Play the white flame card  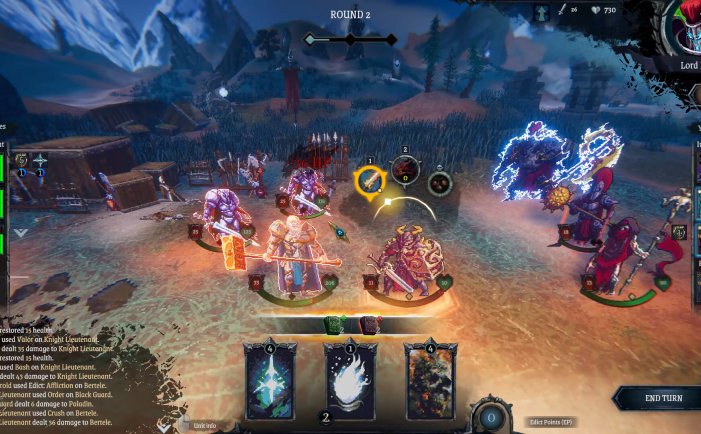pyautogui.click(x=350, y=378)
